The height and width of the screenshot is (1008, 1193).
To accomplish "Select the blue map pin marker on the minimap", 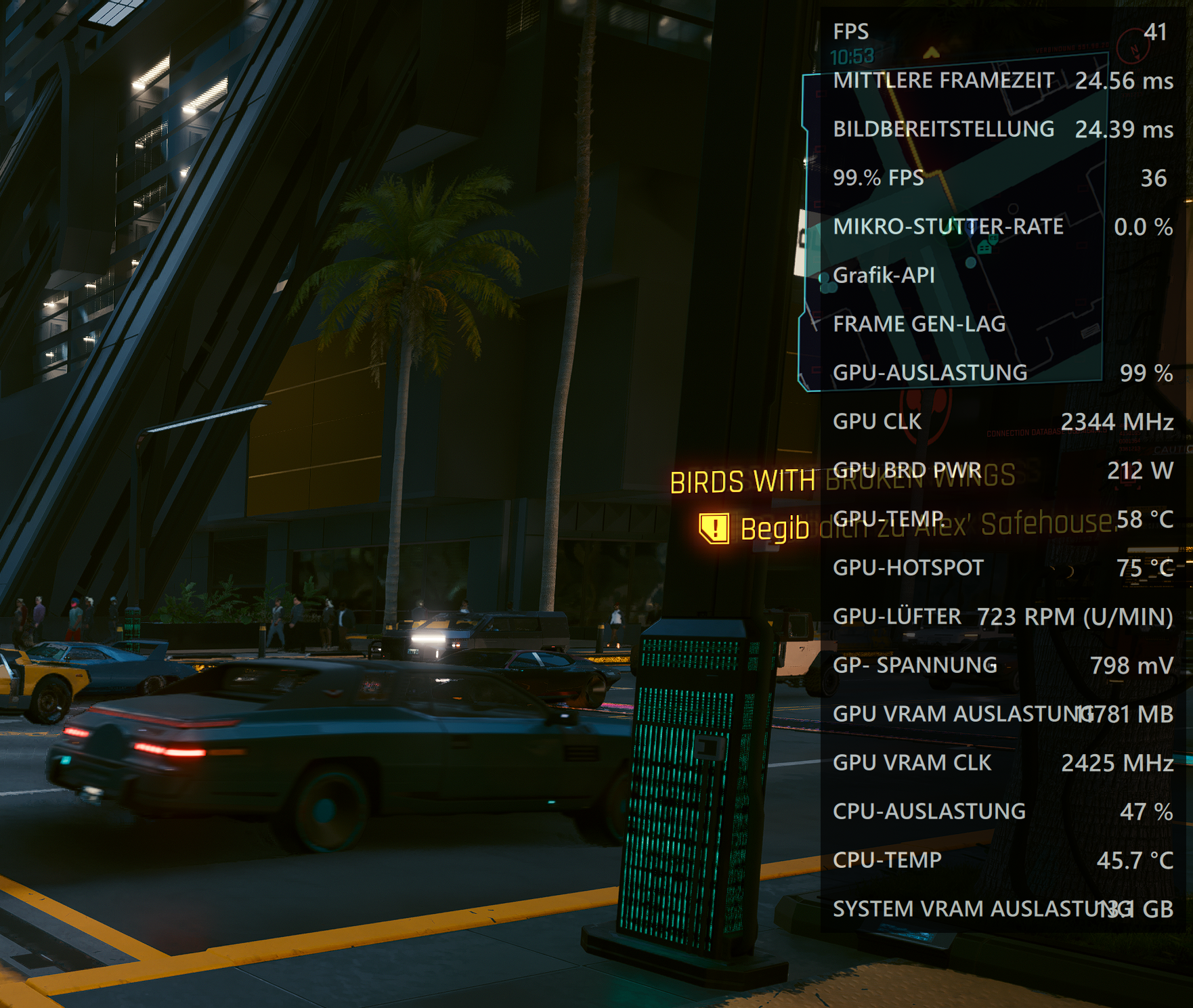I will point(971,229).
